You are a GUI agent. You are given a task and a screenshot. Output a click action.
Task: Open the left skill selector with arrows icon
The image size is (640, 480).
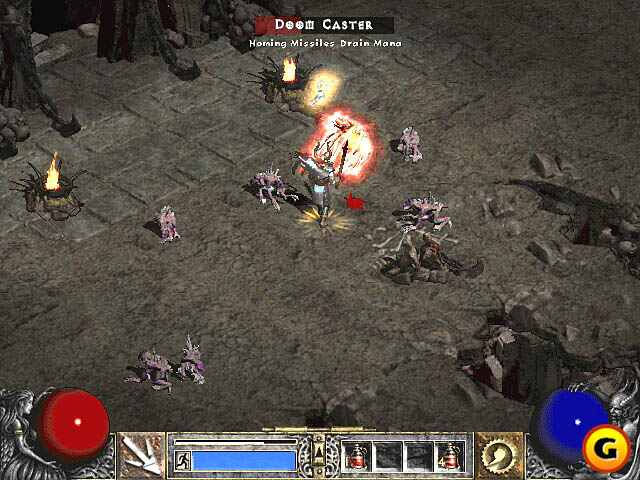[x=142, y=456]
